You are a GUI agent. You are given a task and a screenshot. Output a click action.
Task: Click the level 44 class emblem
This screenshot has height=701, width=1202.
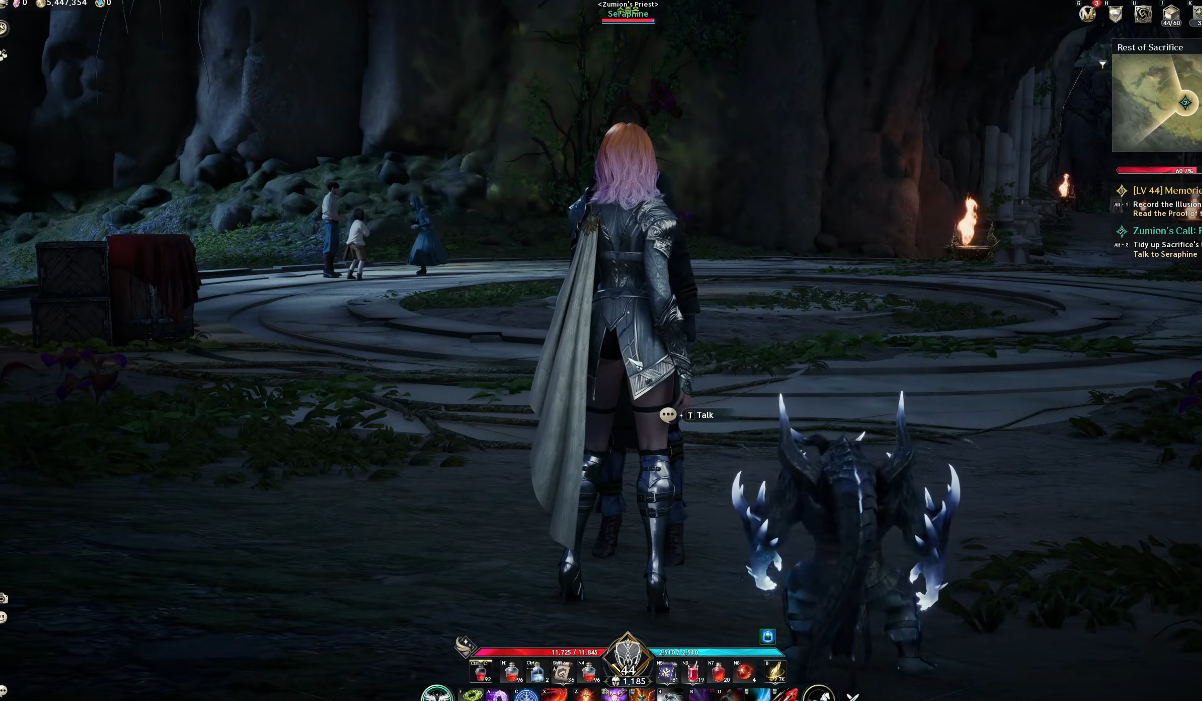[x=627, y=656]
